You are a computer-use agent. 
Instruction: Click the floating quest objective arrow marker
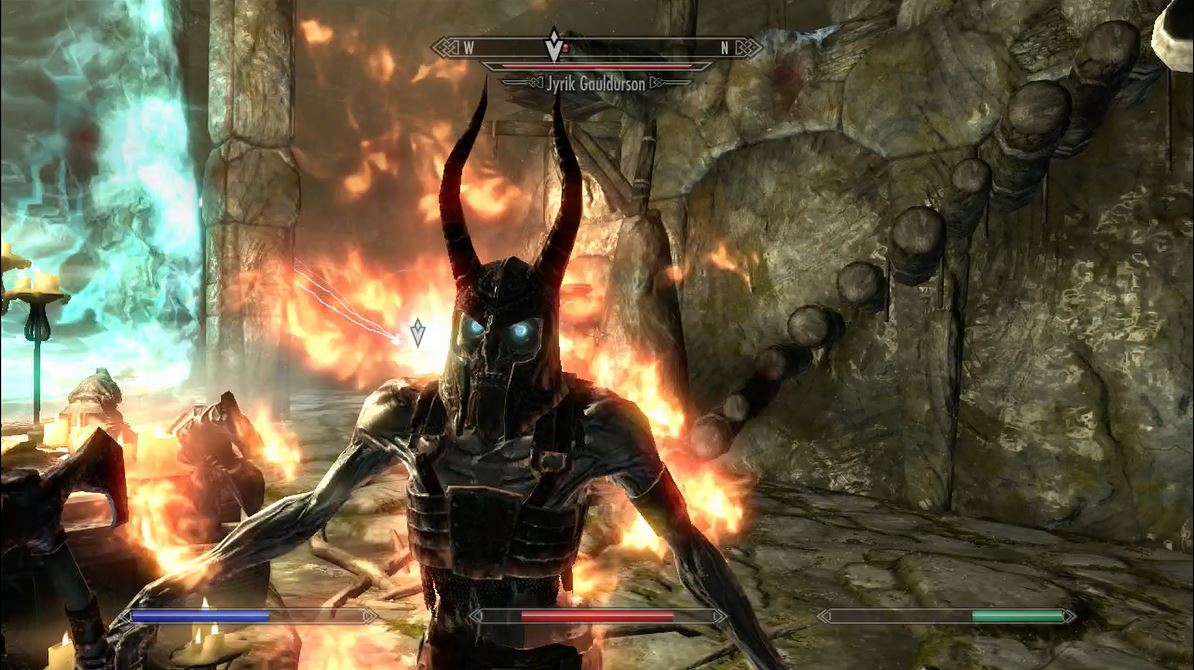[x=418, y=332]
